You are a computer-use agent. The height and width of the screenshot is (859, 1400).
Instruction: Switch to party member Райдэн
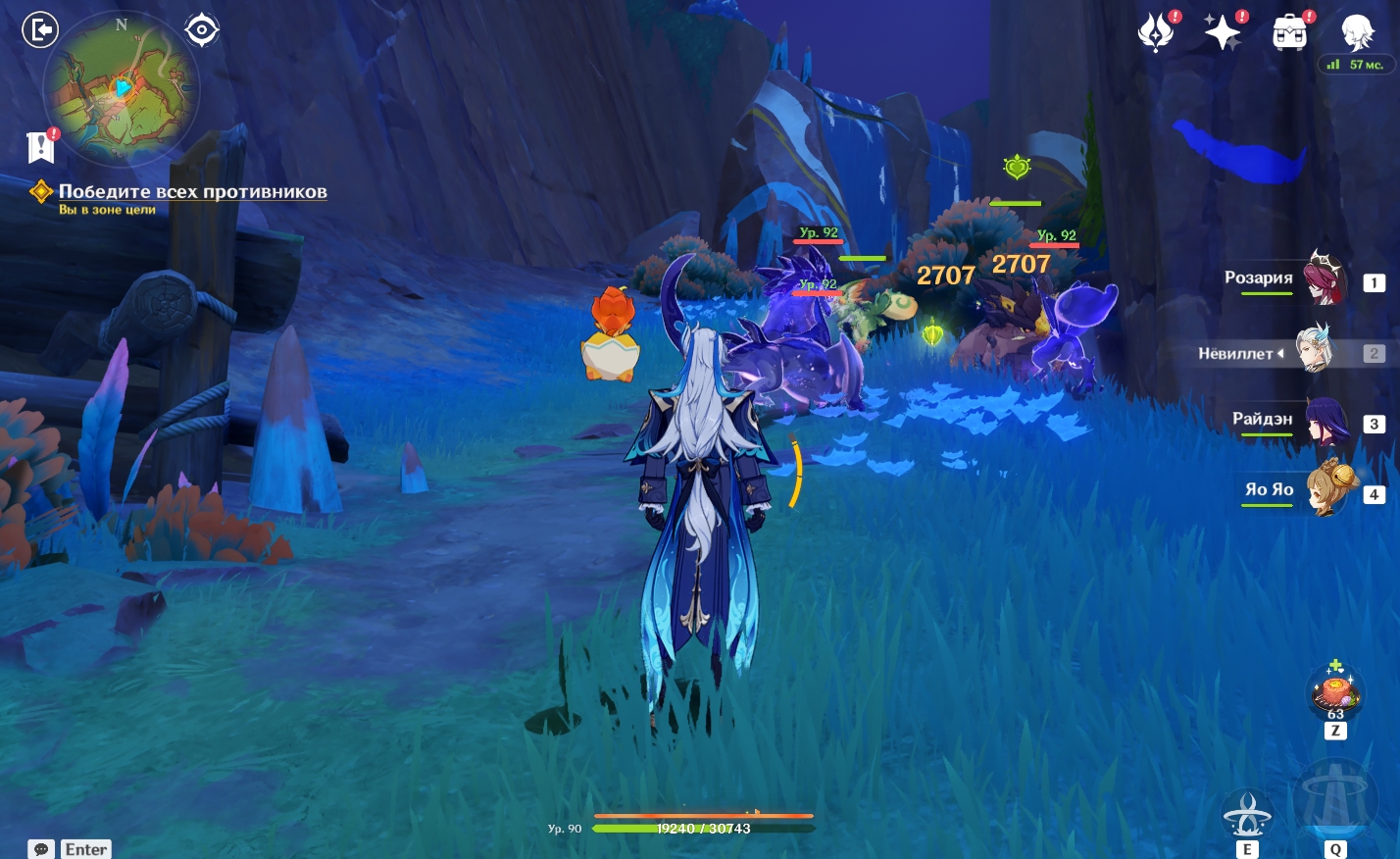[1325, 422]
